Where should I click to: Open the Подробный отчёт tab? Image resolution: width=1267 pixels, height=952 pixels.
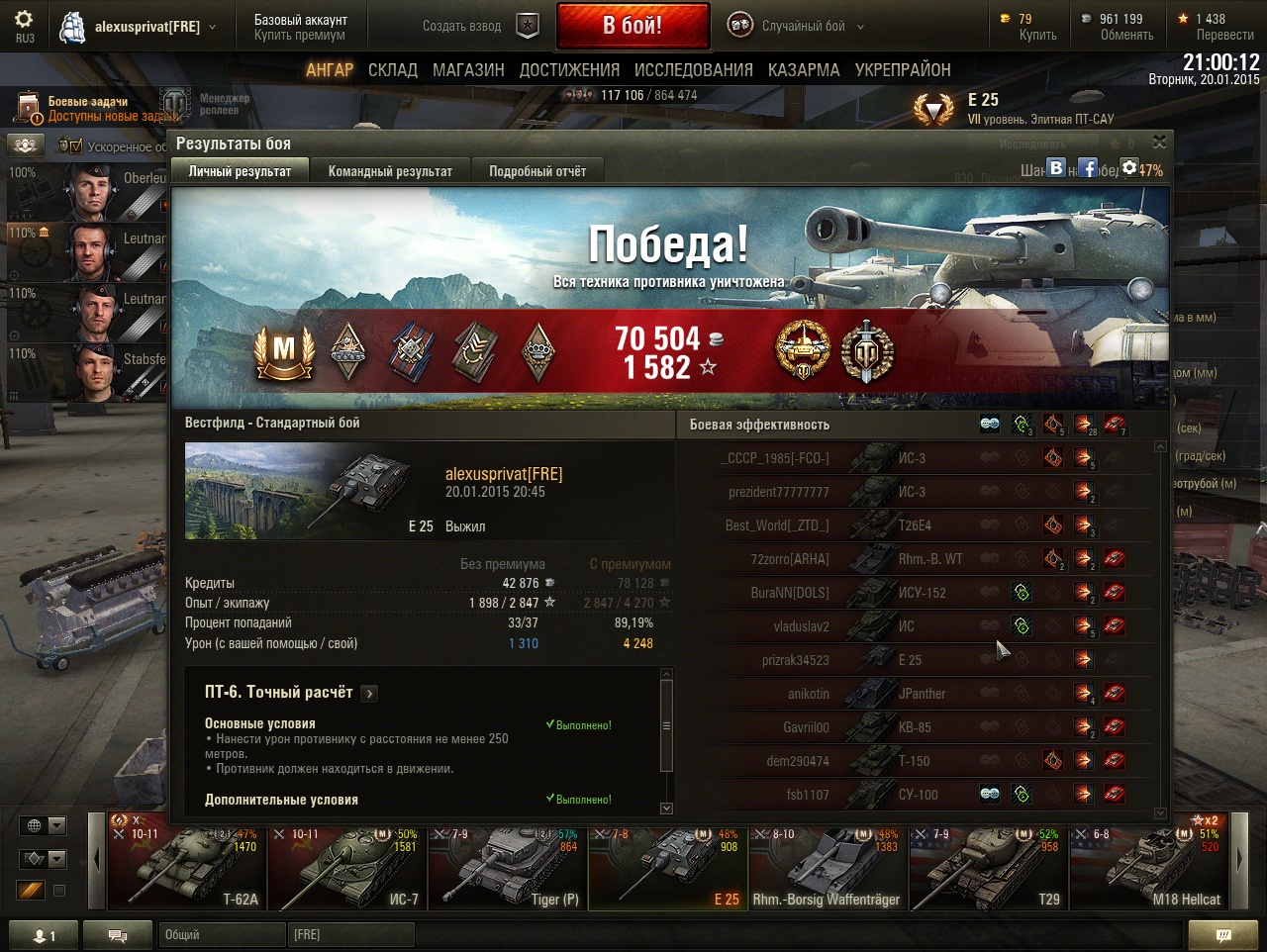click(537, 171)
